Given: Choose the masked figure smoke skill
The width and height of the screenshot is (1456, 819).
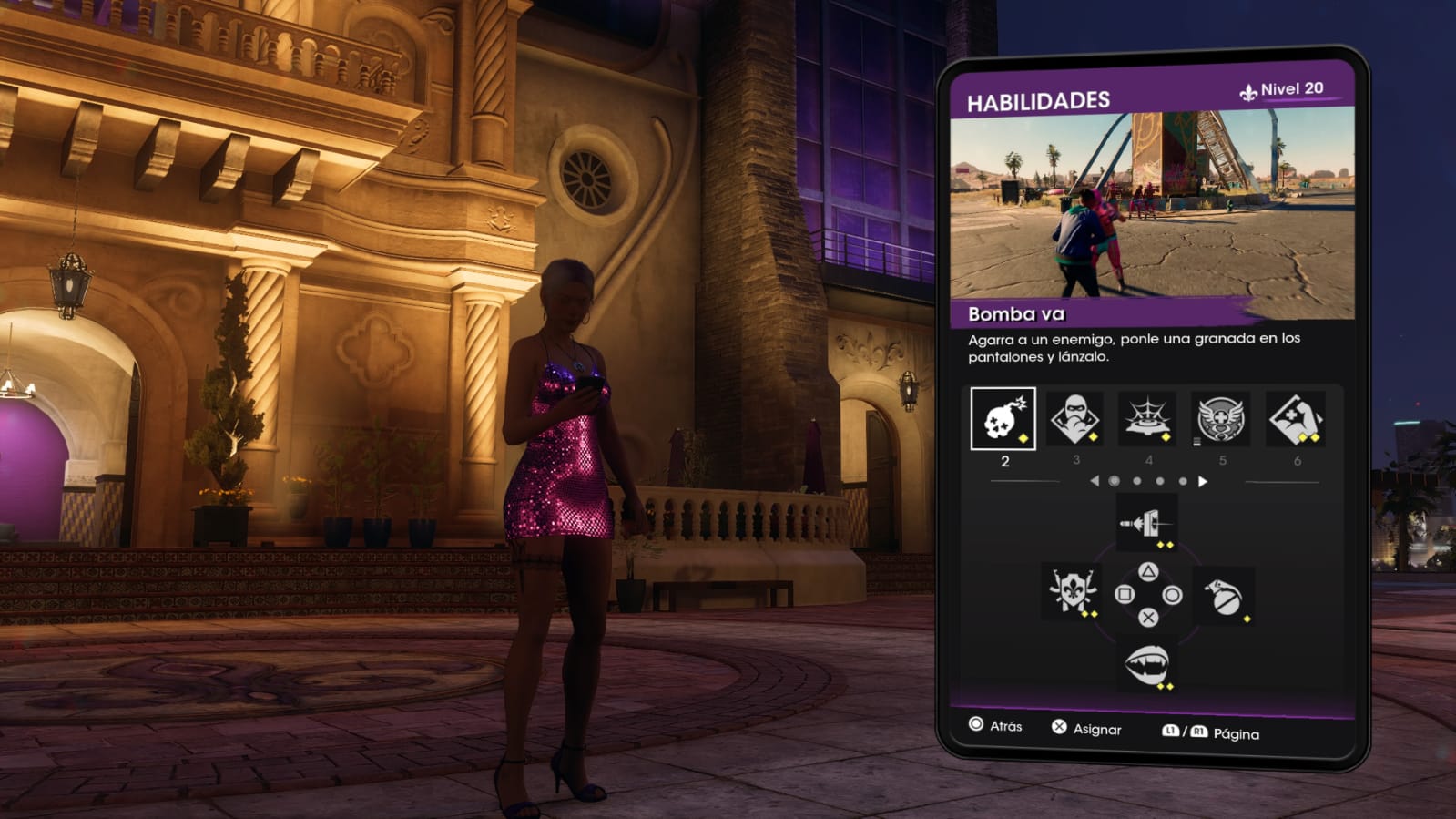Looking at the screenshot, I should tap(1074, 419).
